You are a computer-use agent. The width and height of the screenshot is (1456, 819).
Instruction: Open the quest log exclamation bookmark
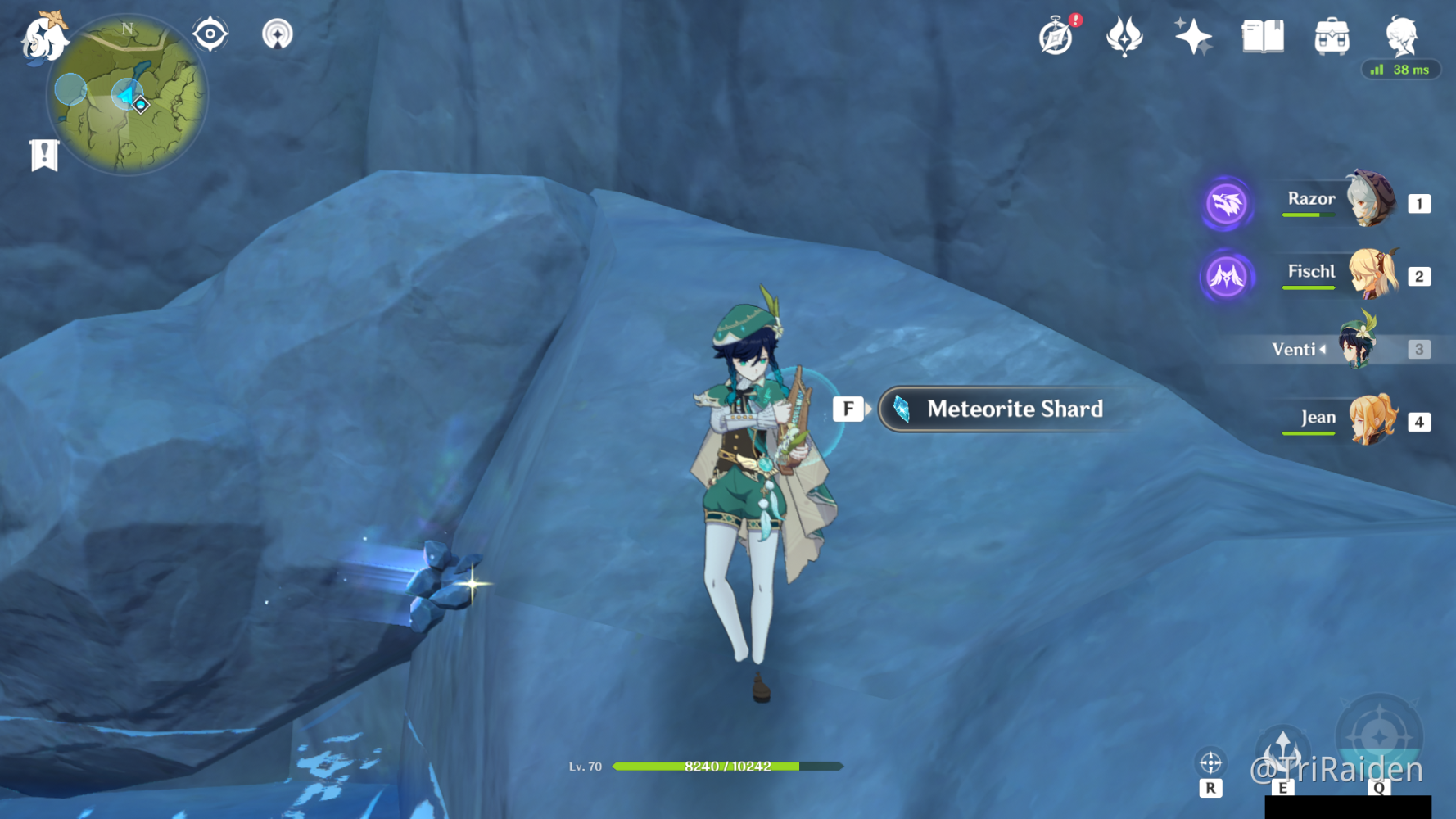click(44, 154)
